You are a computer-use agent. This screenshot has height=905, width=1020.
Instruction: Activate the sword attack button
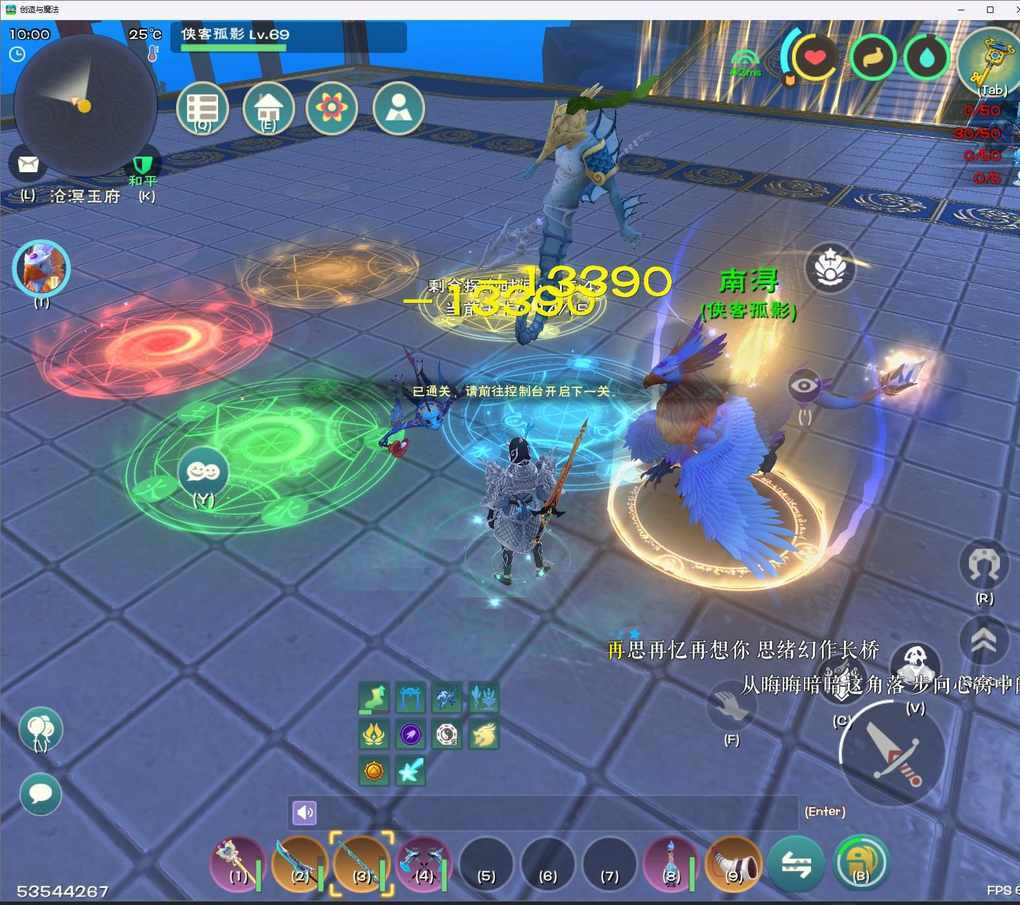[x=891, y=752]
